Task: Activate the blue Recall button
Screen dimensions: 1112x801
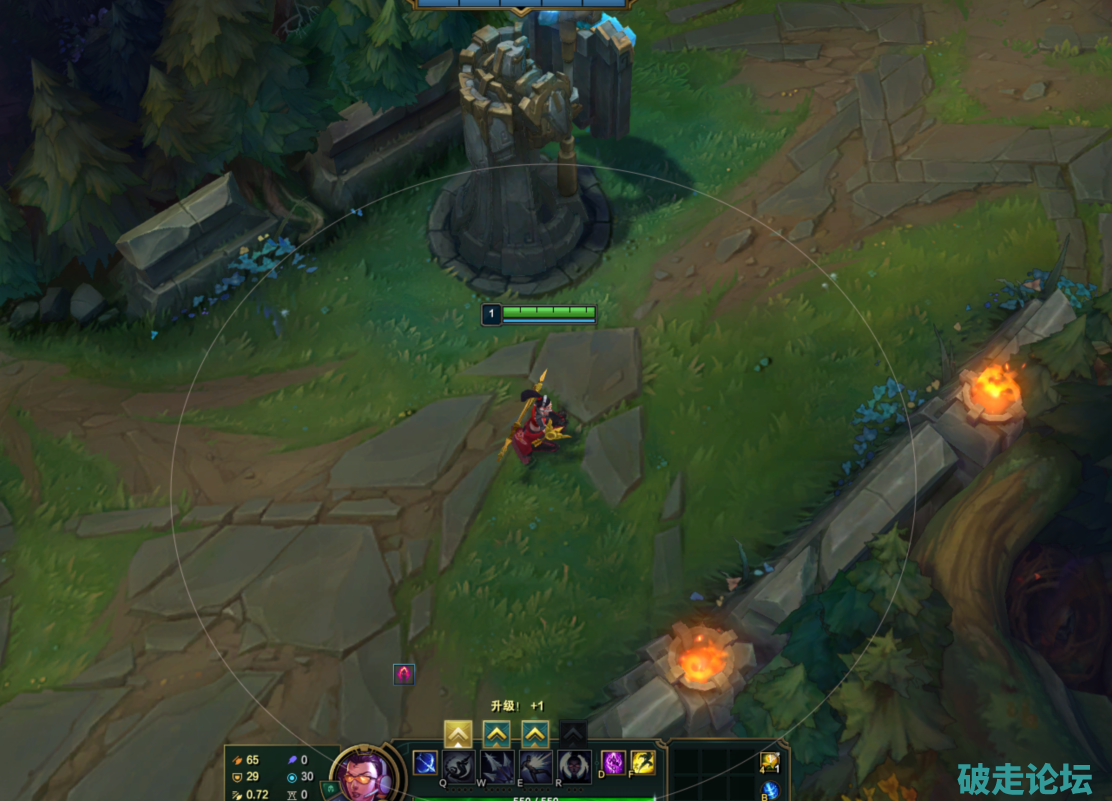Action: tap(770, 791)
